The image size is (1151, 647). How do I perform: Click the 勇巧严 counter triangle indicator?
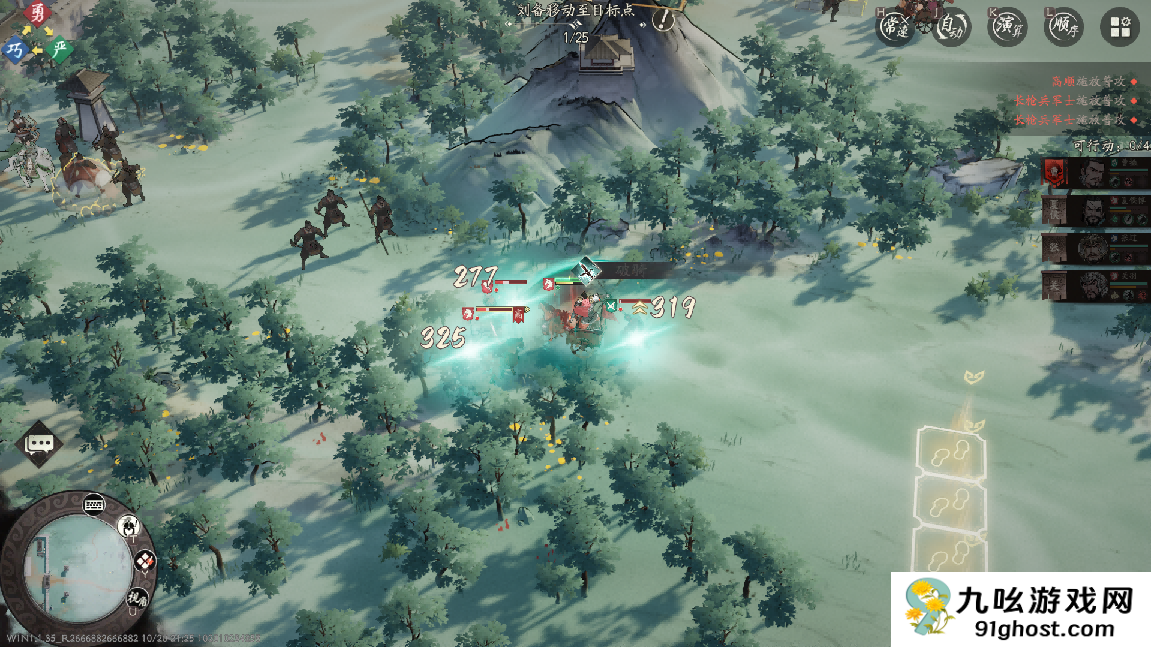pos(37,35)
